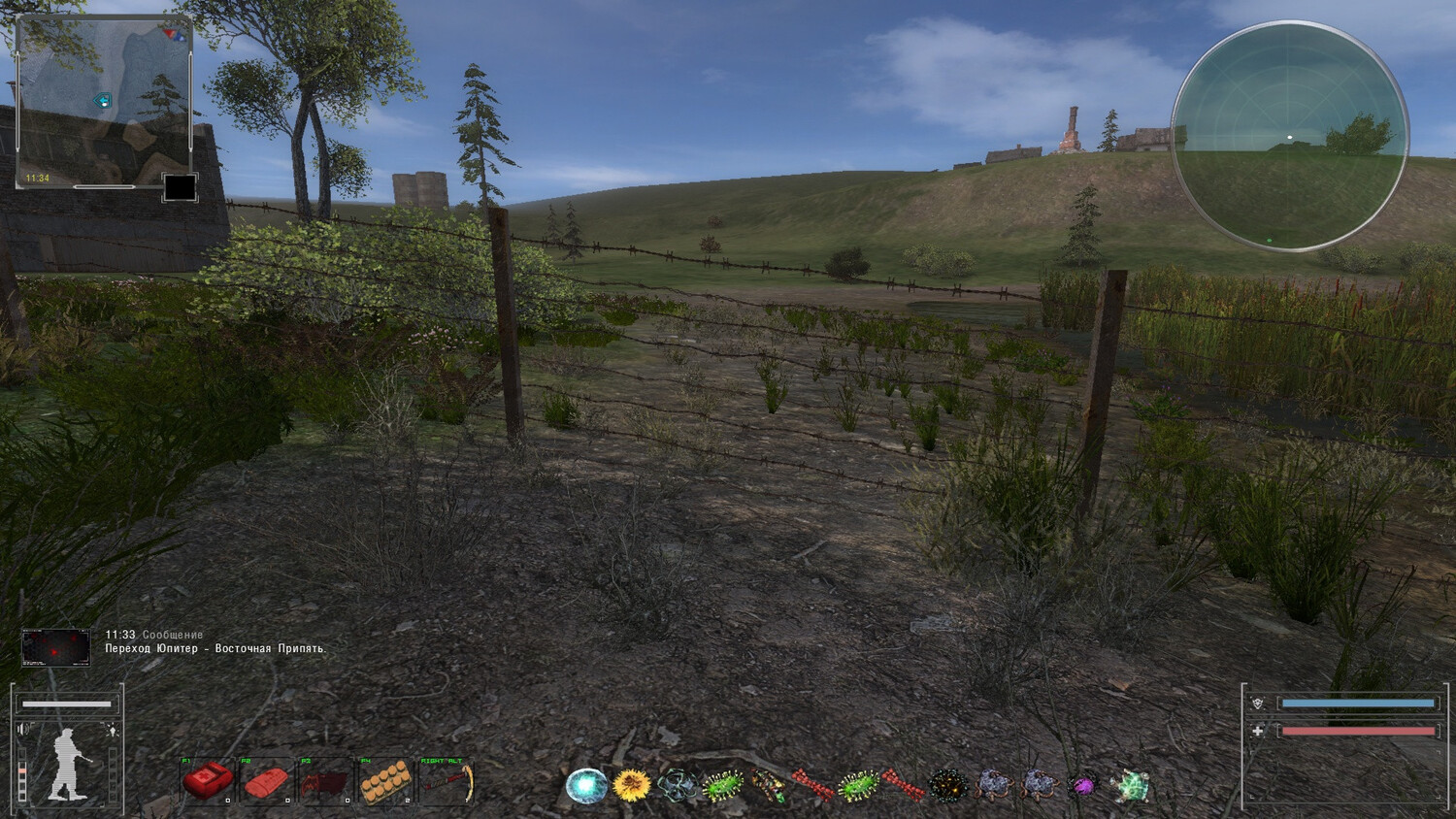Choose the orange pills blister pack slot

pos(385,782)
